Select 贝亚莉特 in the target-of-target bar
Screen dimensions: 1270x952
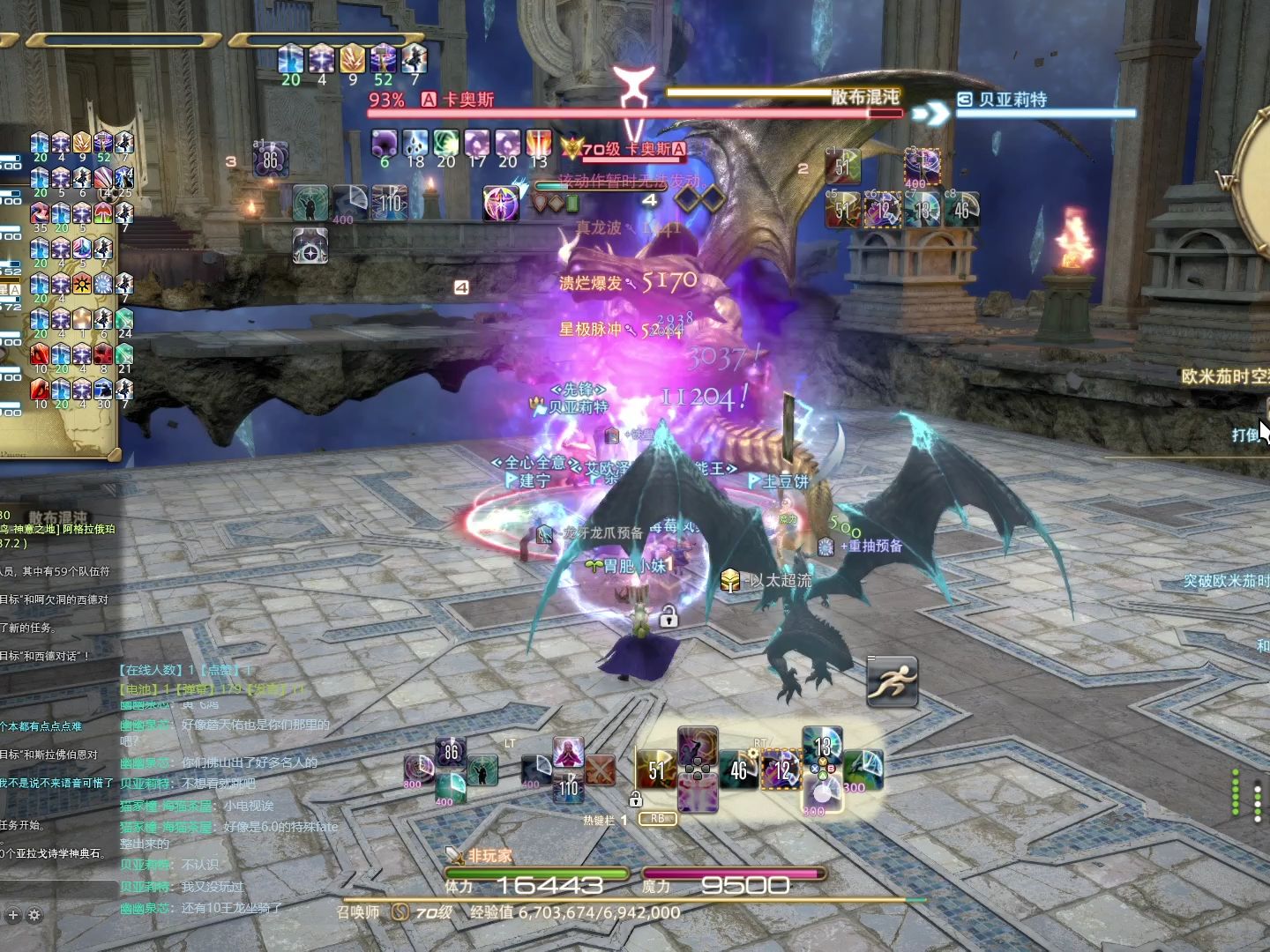click(x=1012, y=100)
